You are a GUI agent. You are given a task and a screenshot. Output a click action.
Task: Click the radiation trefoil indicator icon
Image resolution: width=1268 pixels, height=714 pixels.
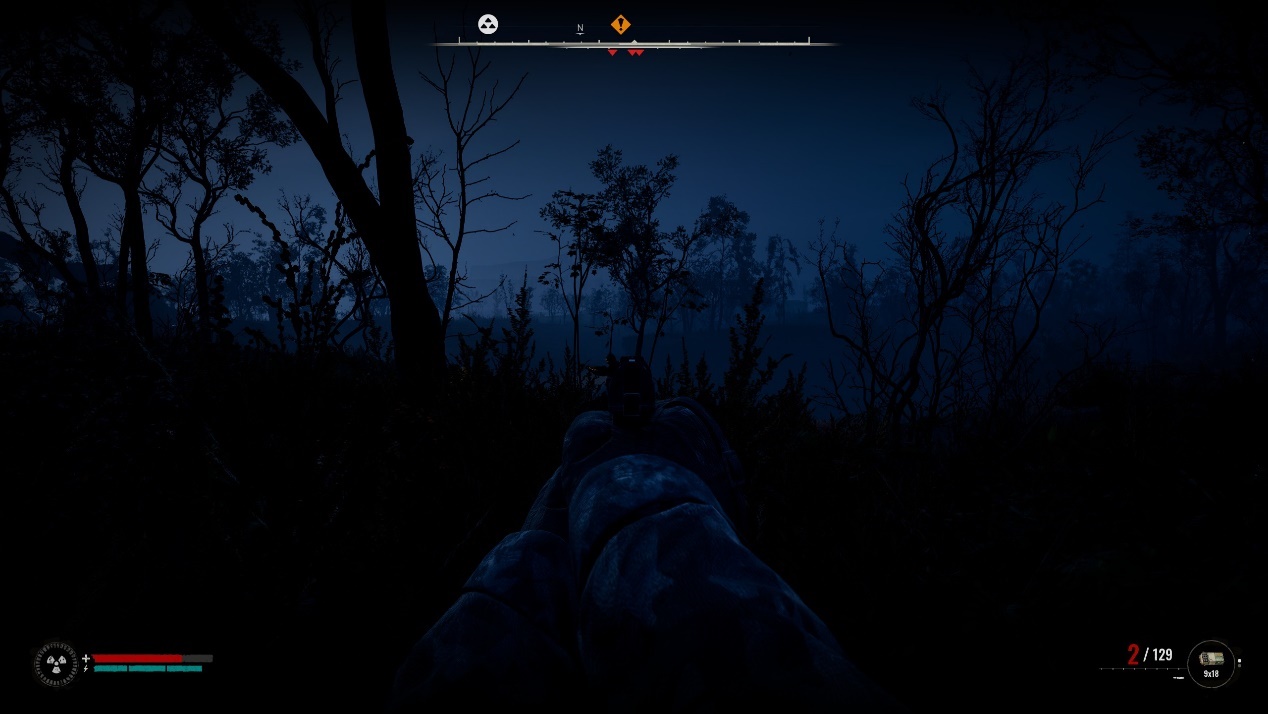point(55,663)
